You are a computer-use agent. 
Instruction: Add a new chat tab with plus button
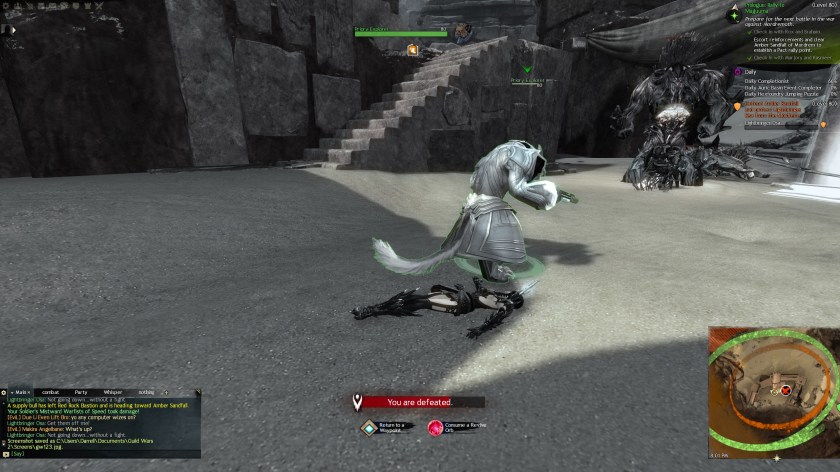(x=167, y=392)
